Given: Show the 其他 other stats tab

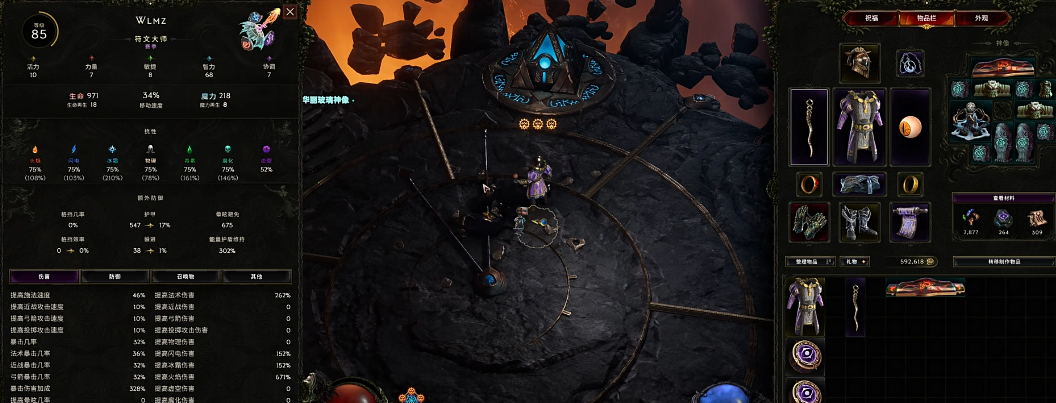Looking at the screenshot, I should [257, 276].
